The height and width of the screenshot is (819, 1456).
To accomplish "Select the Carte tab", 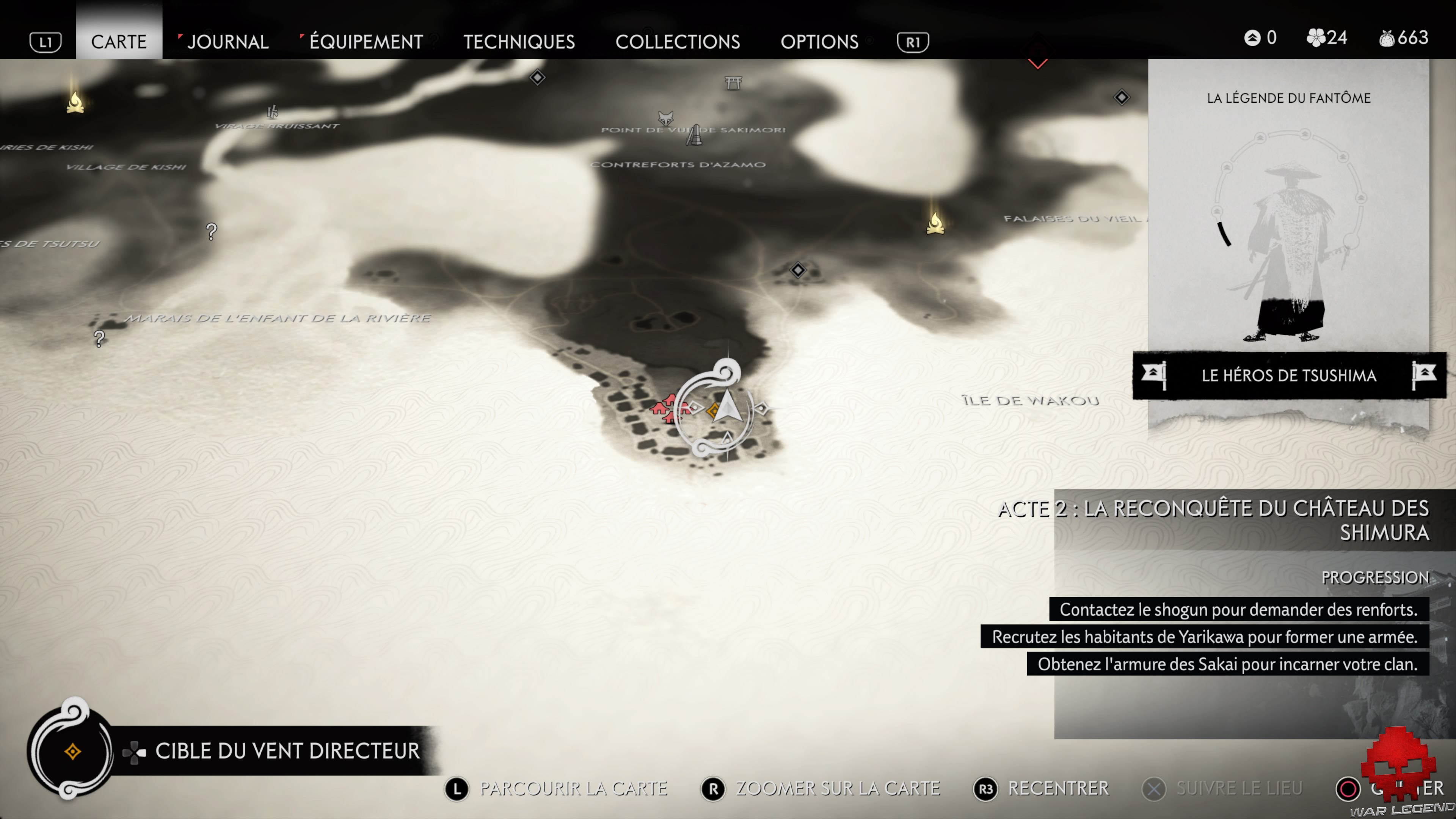I will [119, 41].
